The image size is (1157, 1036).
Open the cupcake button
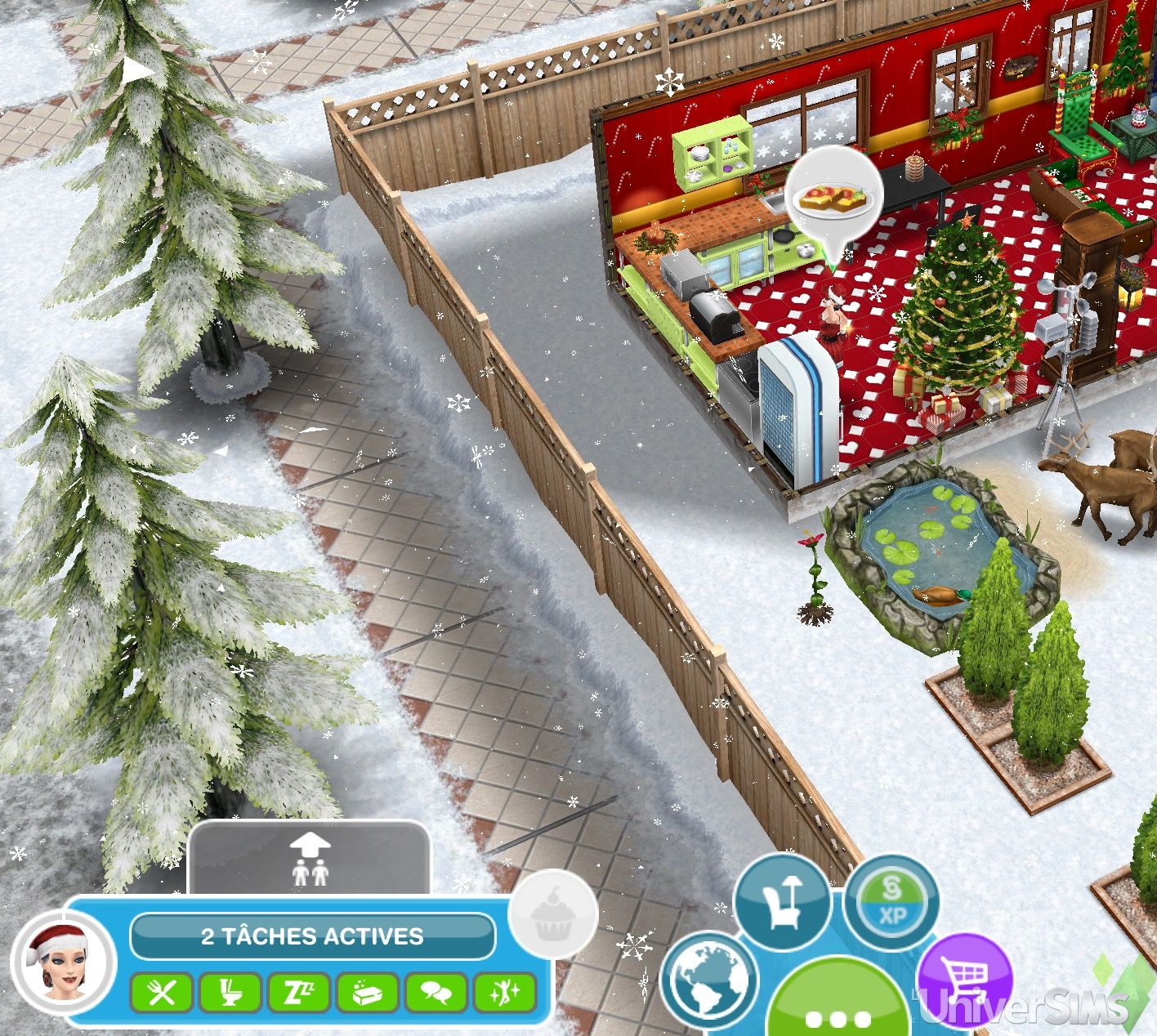(552, 915)
